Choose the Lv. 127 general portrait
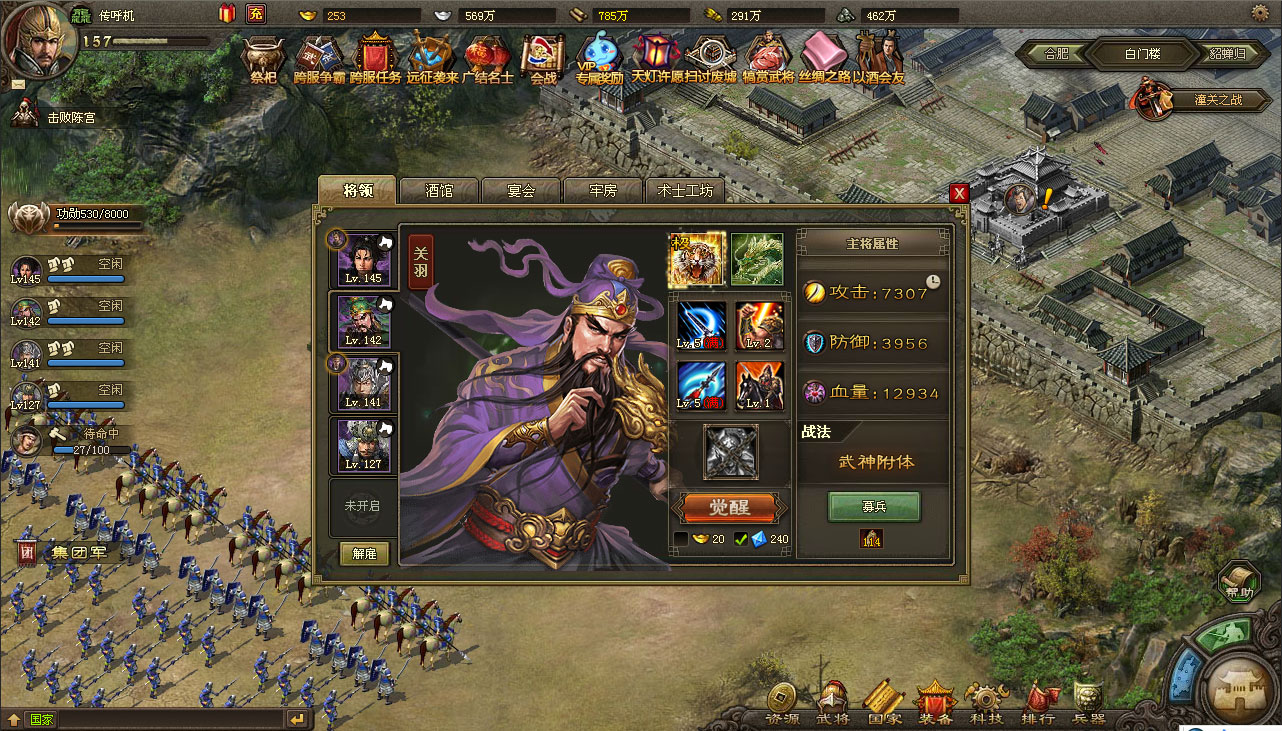Screen dimensions: 1282x731 coord(363,444)
